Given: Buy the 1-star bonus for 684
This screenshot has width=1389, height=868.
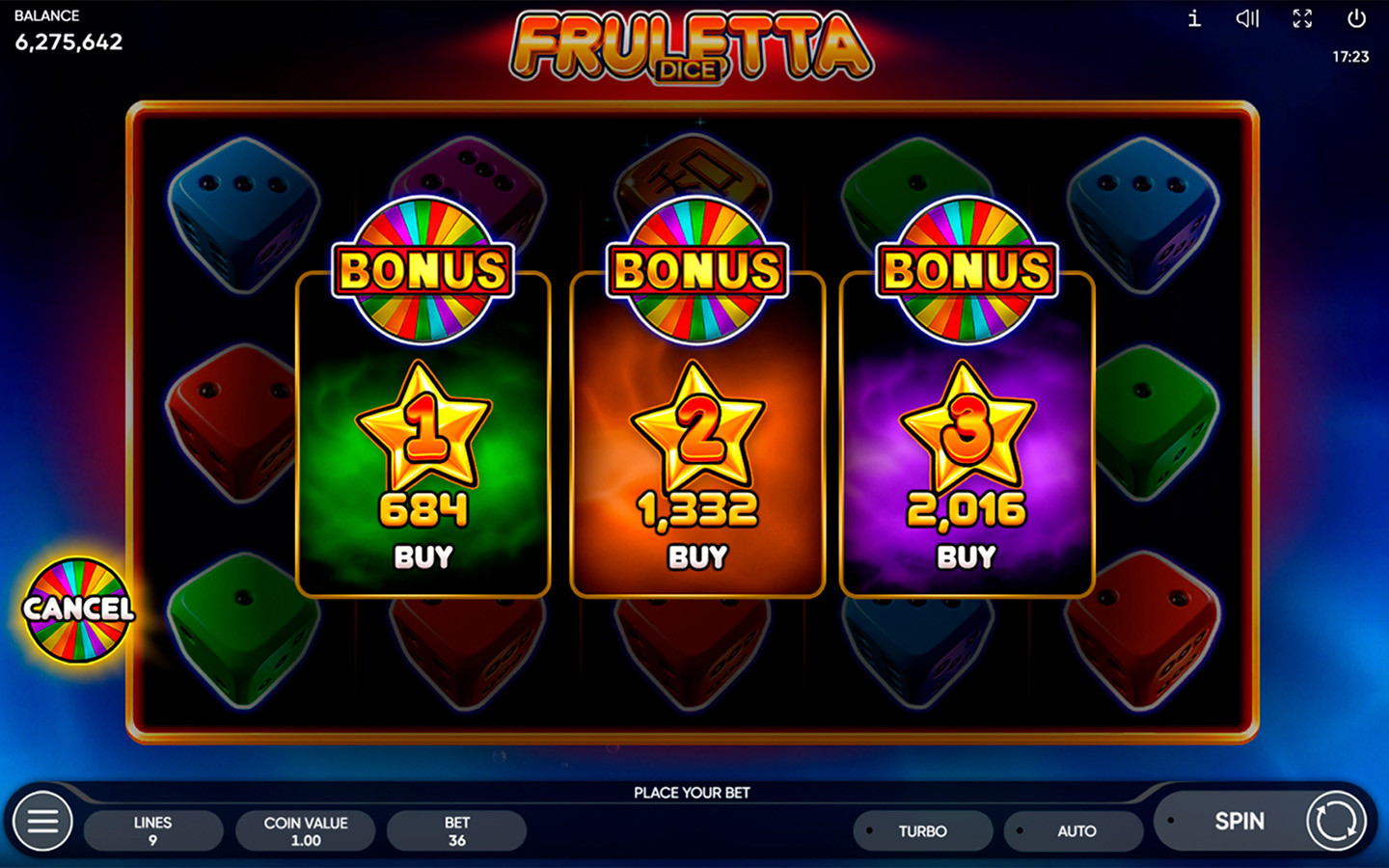Looking at the screenshot, I should click(x=423, y=556).
